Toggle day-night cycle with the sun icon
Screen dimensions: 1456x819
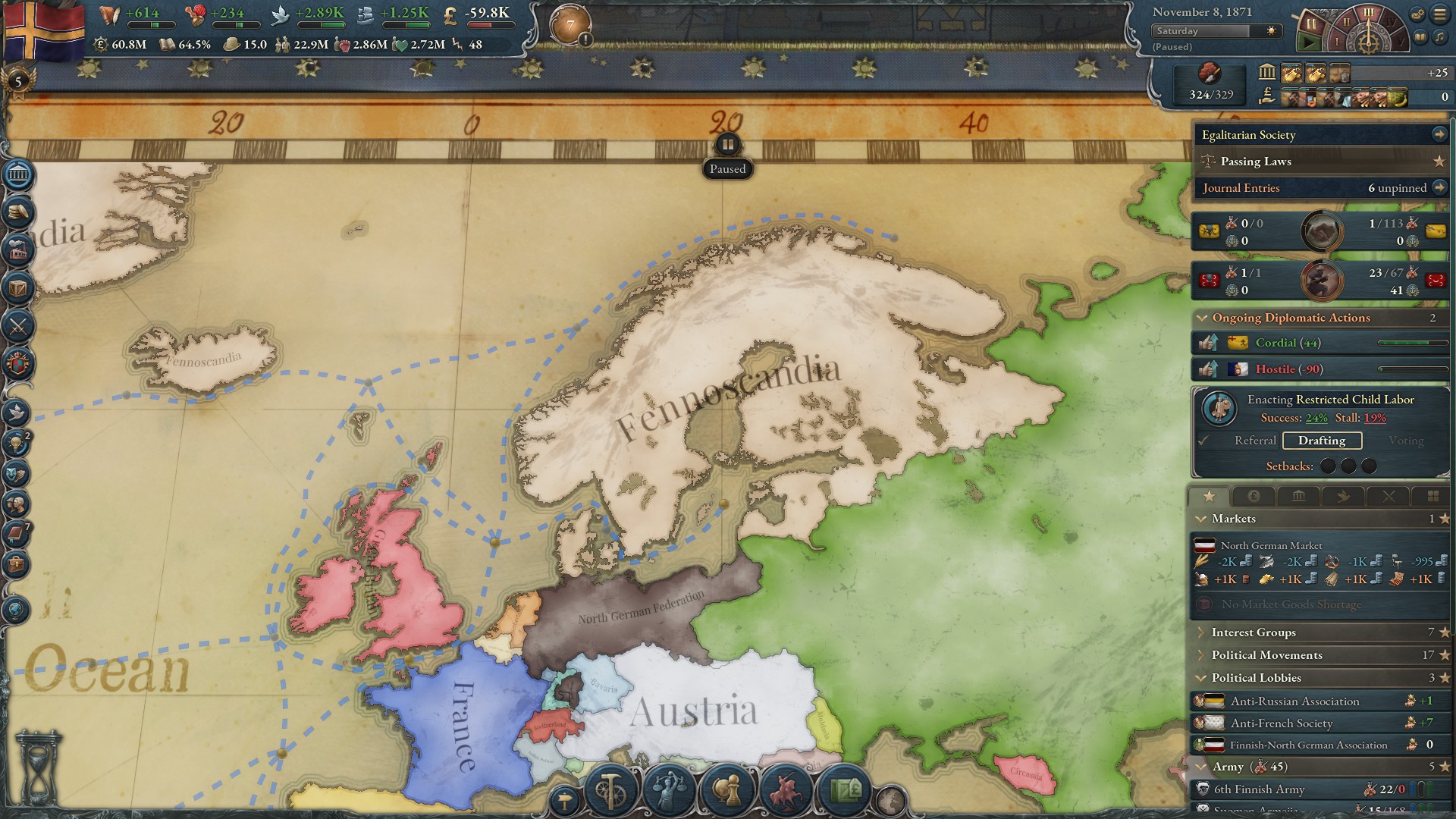pos(1269,32)
